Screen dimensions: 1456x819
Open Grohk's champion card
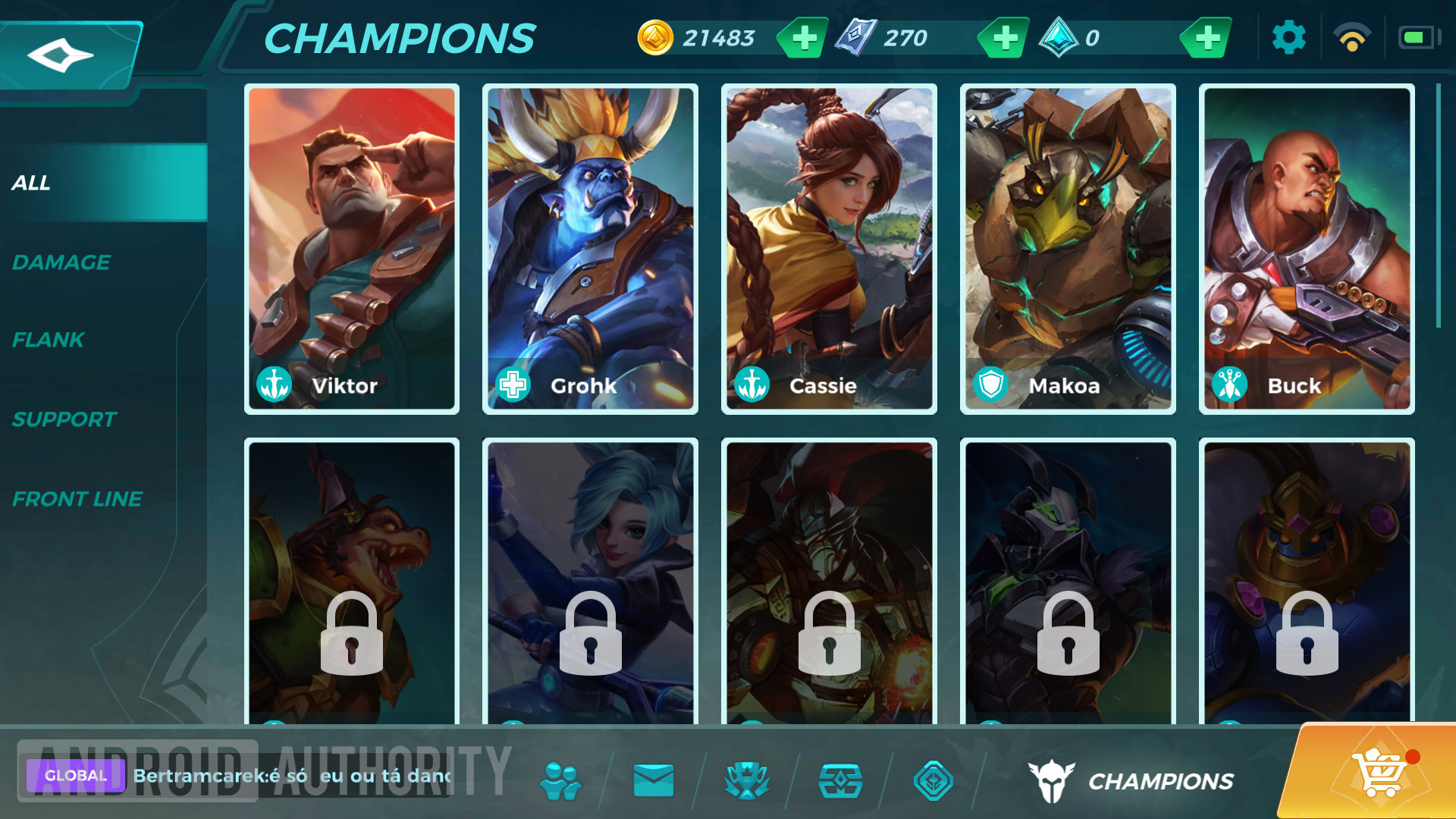590,249
